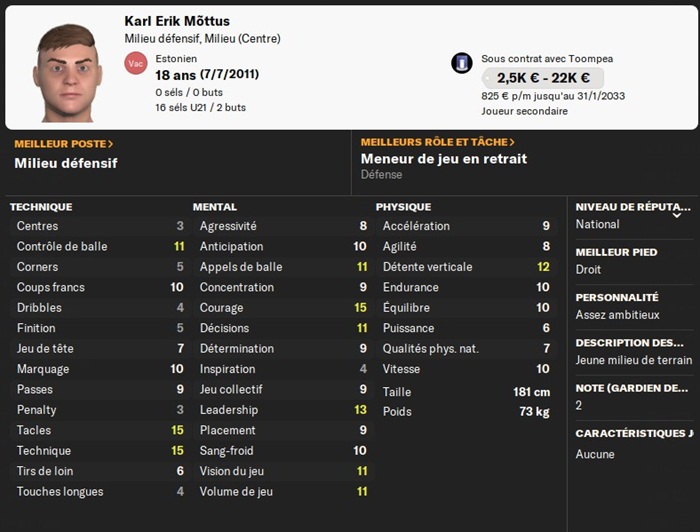Click the Contrôle de balle attribute row

pyautogui.click(x=96, y=247)
